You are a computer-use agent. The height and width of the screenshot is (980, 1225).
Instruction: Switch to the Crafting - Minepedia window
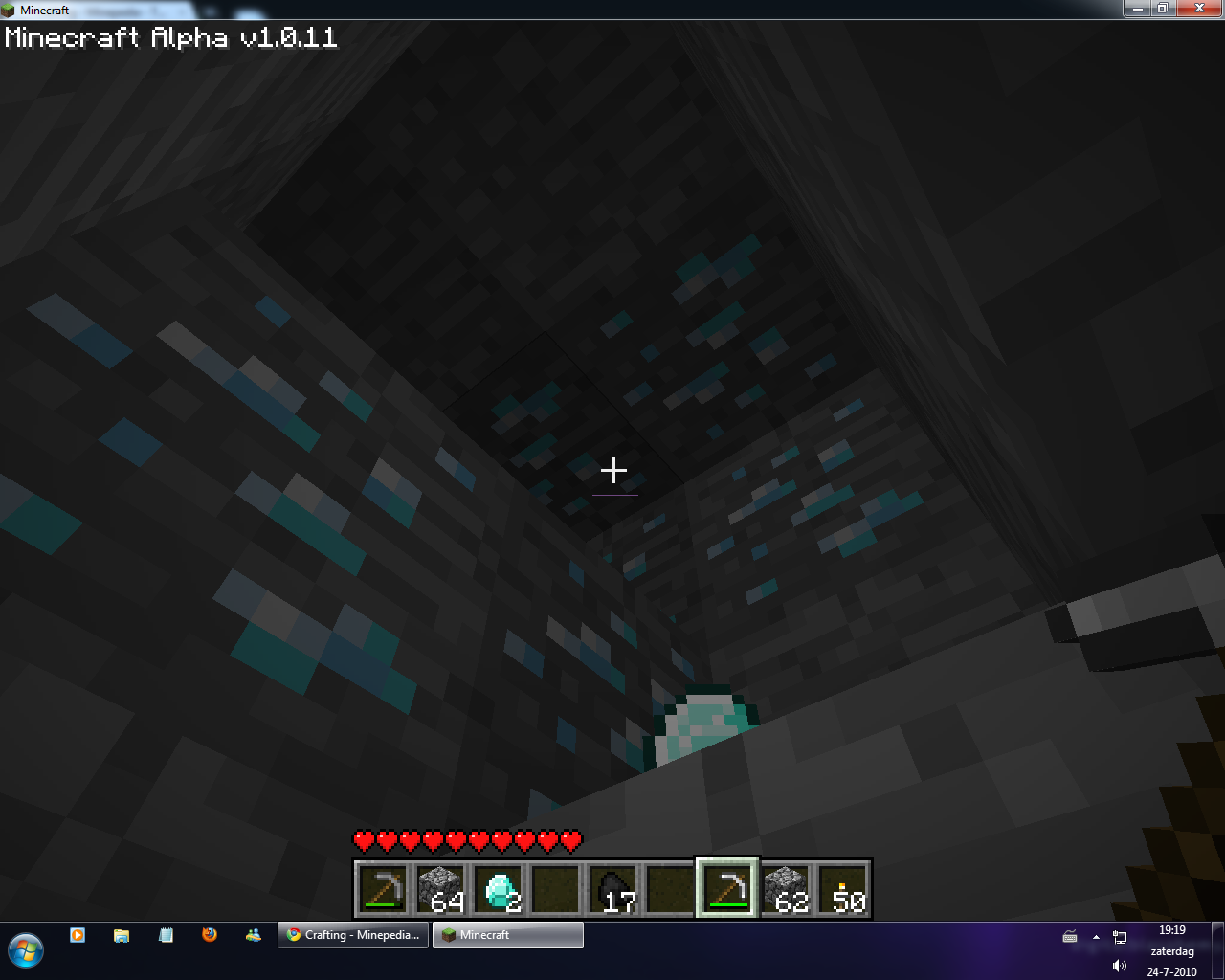click(x=352, y=935)
